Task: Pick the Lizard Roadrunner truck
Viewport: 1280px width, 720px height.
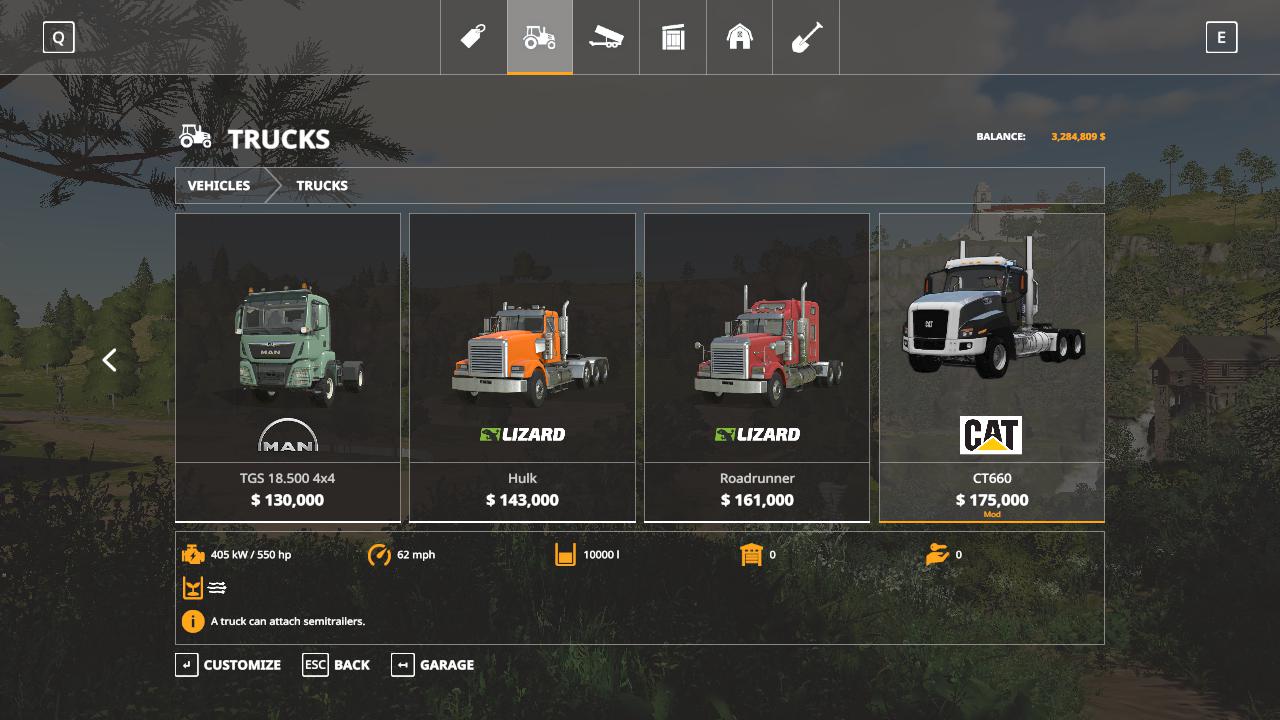Action: click(x=757, y=367)
